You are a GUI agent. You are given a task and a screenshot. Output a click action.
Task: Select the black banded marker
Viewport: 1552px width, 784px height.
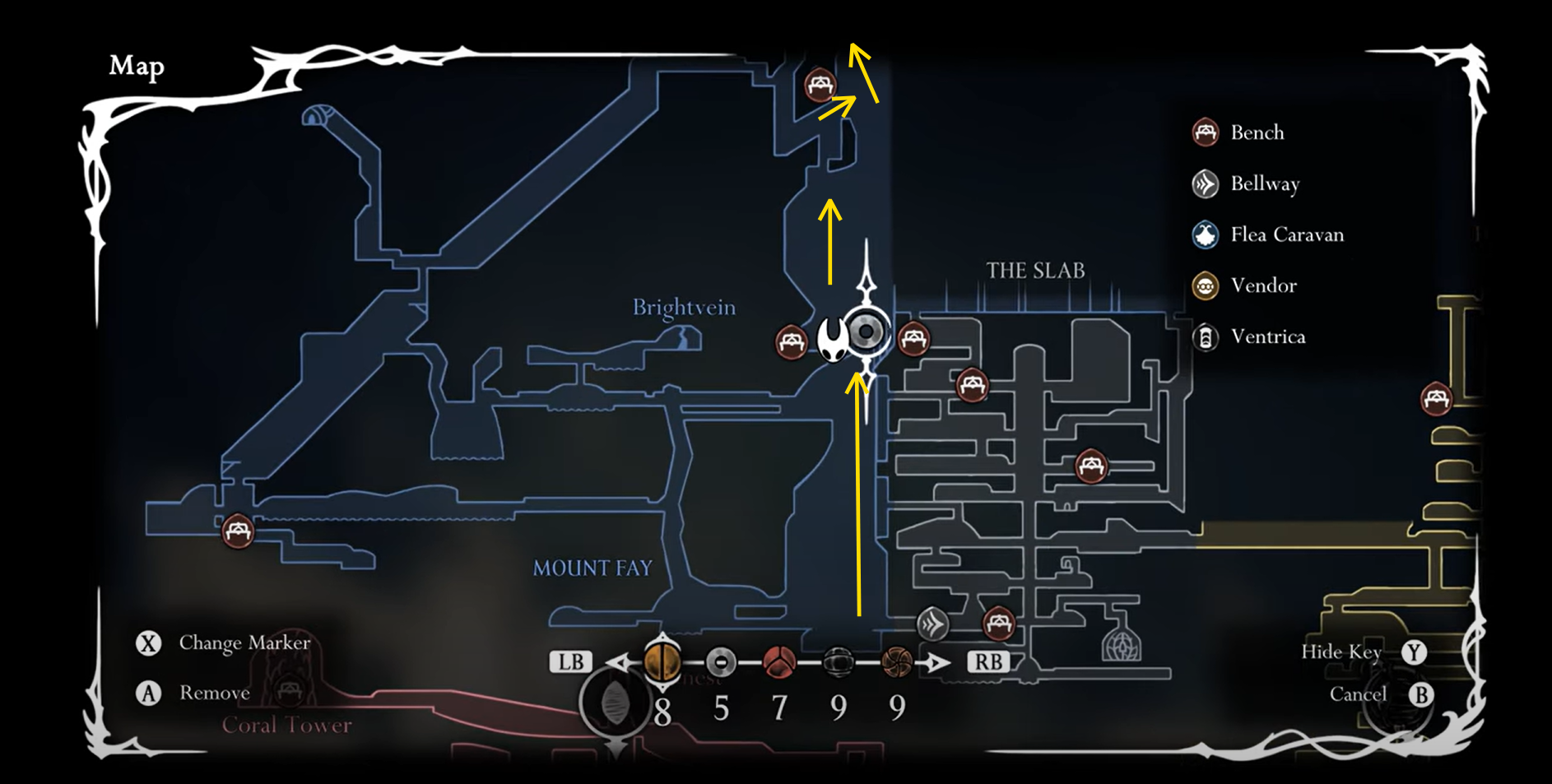838,661
